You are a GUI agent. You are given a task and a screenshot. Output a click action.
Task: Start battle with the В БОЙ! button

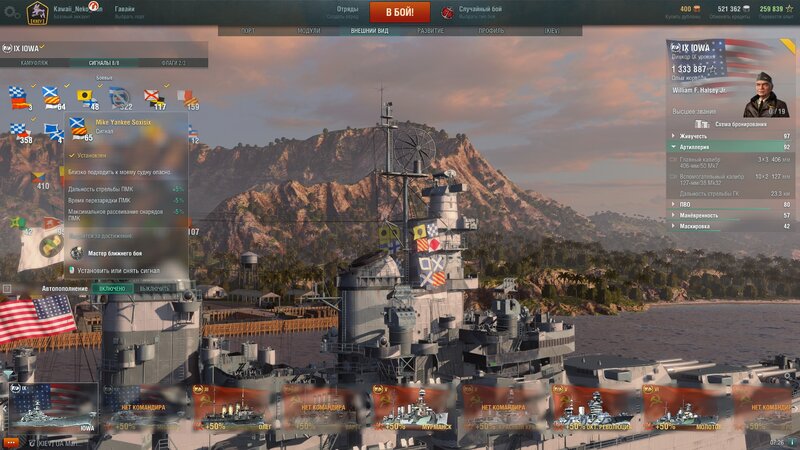click(400, 12)
